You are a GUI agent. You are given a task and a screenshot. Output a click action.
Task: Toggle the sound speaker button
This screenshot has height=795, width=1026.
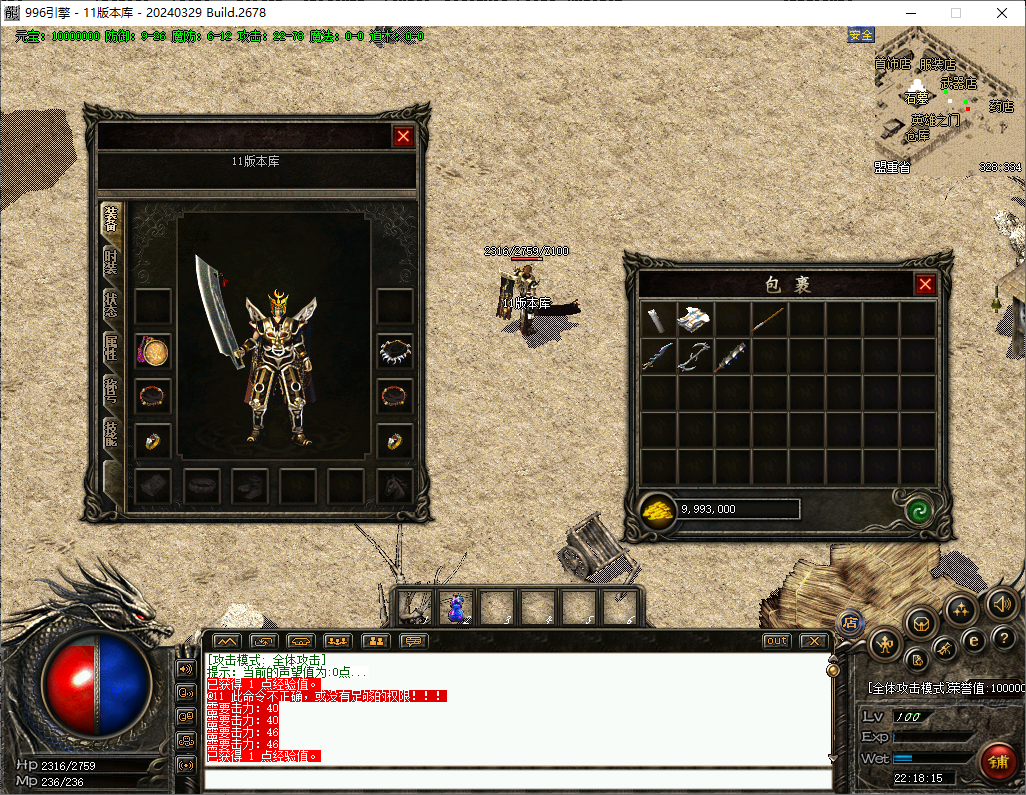point(1001,604)
